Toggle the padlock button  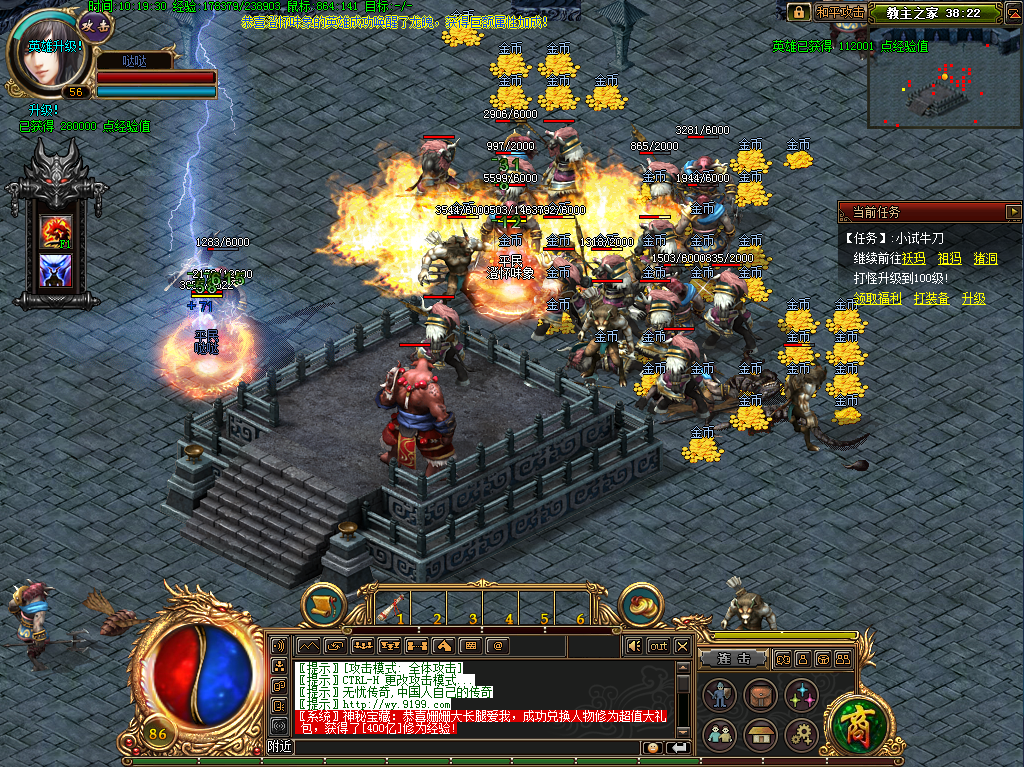(798, 12)
